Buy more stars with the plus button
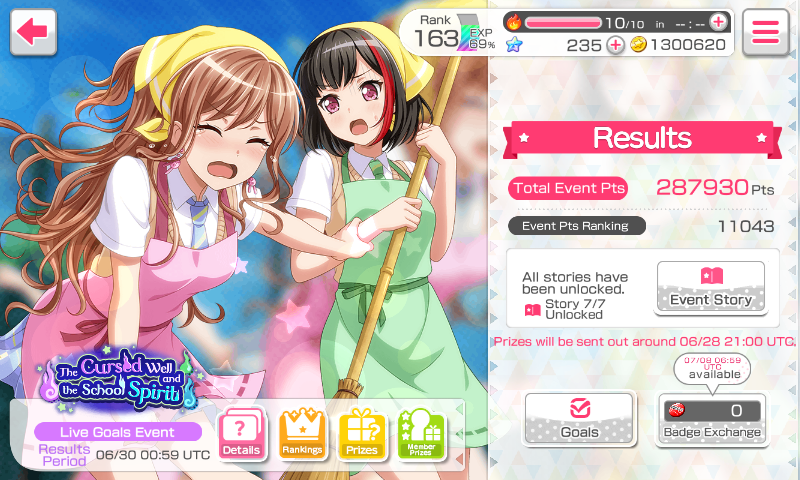This screenshot has width=800, height=480. [615, 44]
